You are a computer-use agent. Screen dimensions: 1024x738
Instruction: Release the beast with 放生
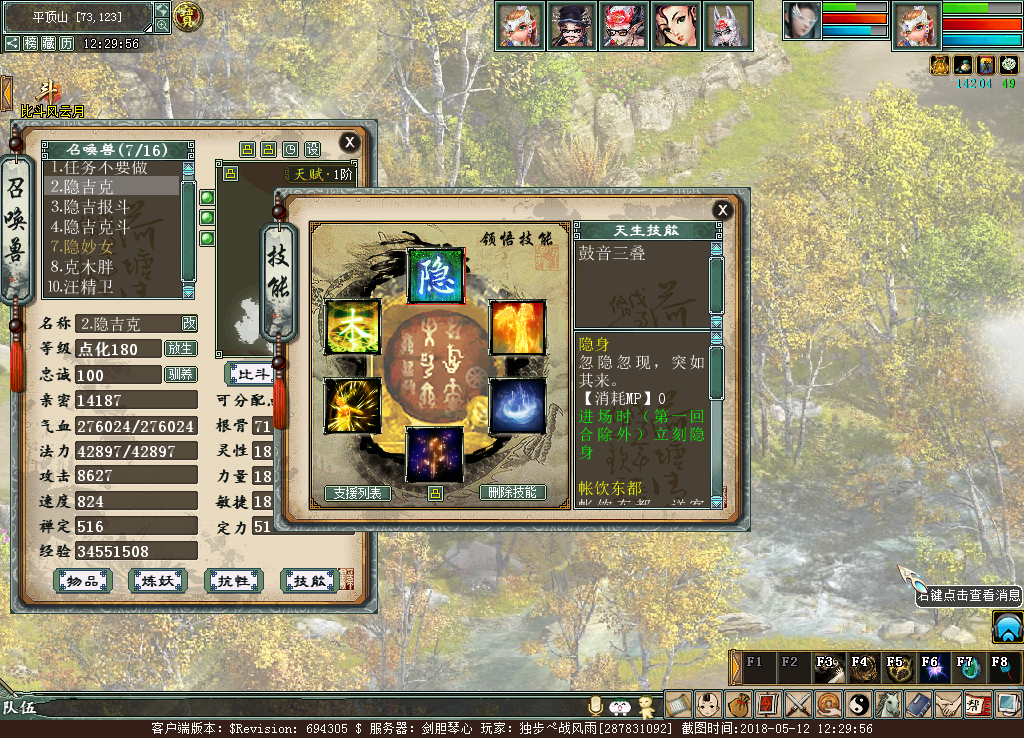pyautogui.click(x=181, y=349)
